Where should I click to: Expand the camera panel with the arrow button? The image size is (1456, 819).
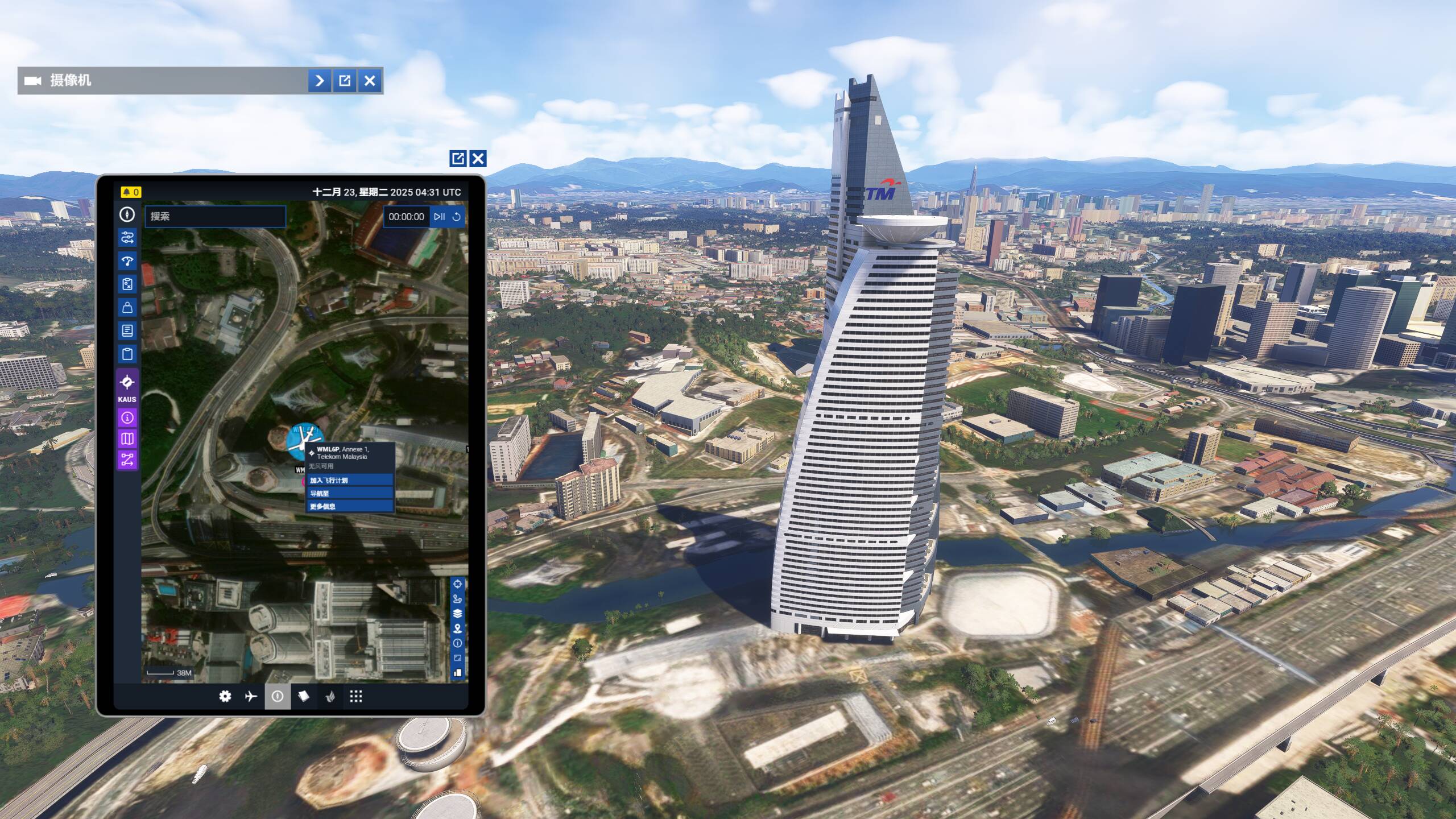click(x=320, y=81)
